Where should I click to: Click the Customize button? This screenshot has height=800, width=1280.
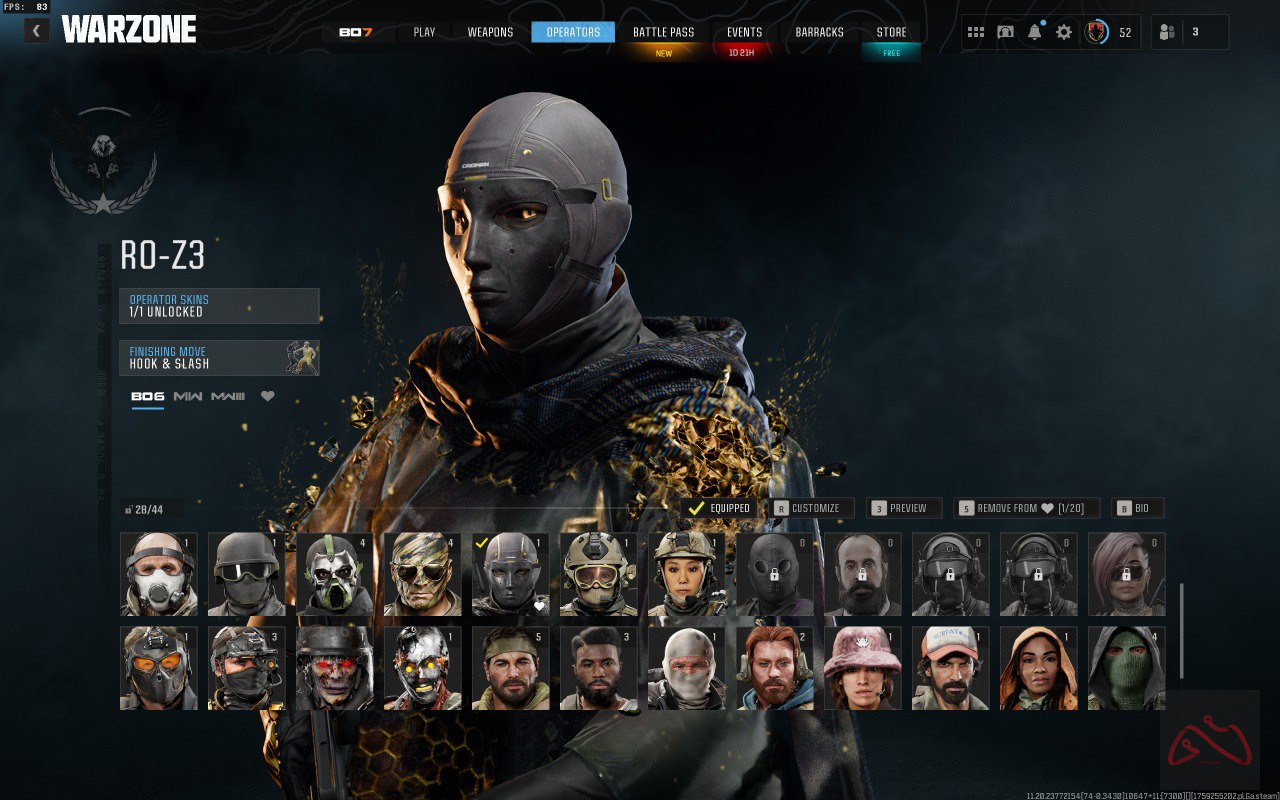click(811, 508)
